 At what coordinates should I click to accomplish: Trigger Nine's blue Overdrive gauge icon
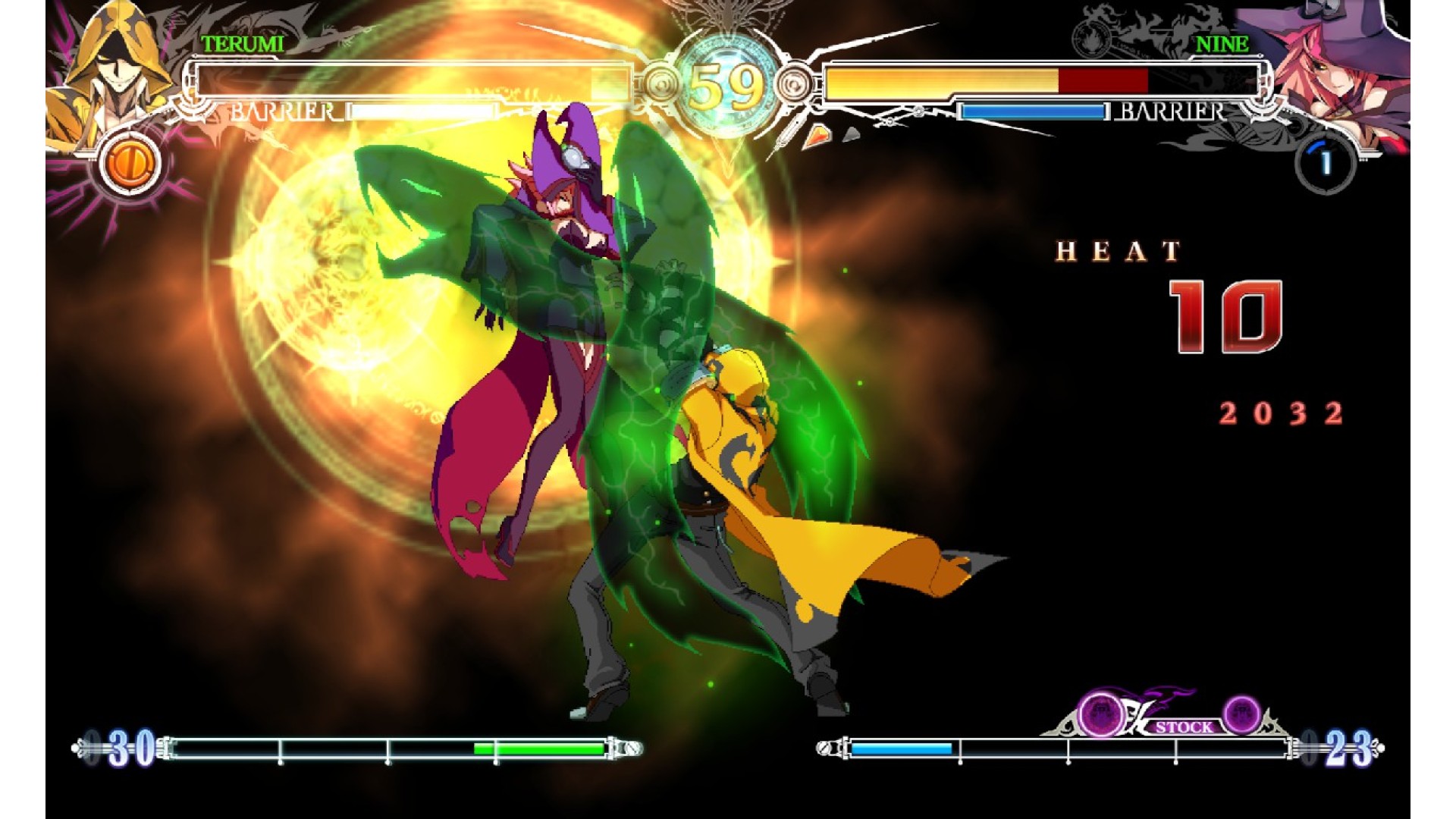point(1325,162)
